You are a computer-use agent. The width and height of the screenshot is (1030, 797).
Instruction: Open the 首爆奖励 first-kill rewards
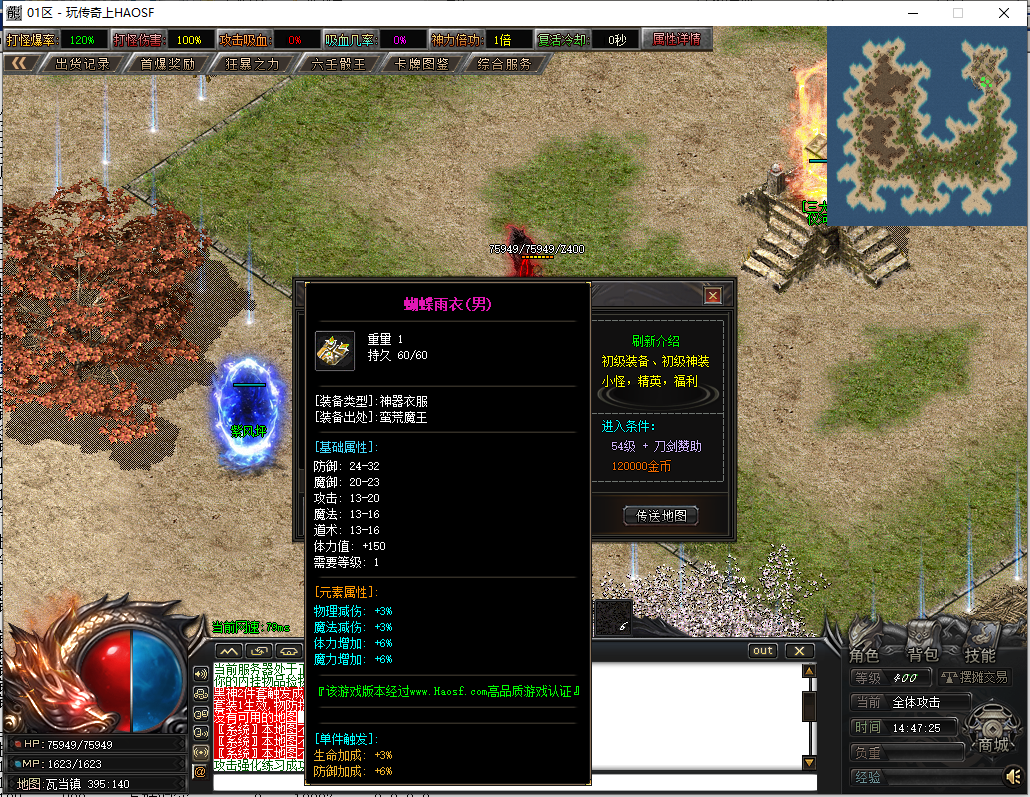tap(166, 64)
